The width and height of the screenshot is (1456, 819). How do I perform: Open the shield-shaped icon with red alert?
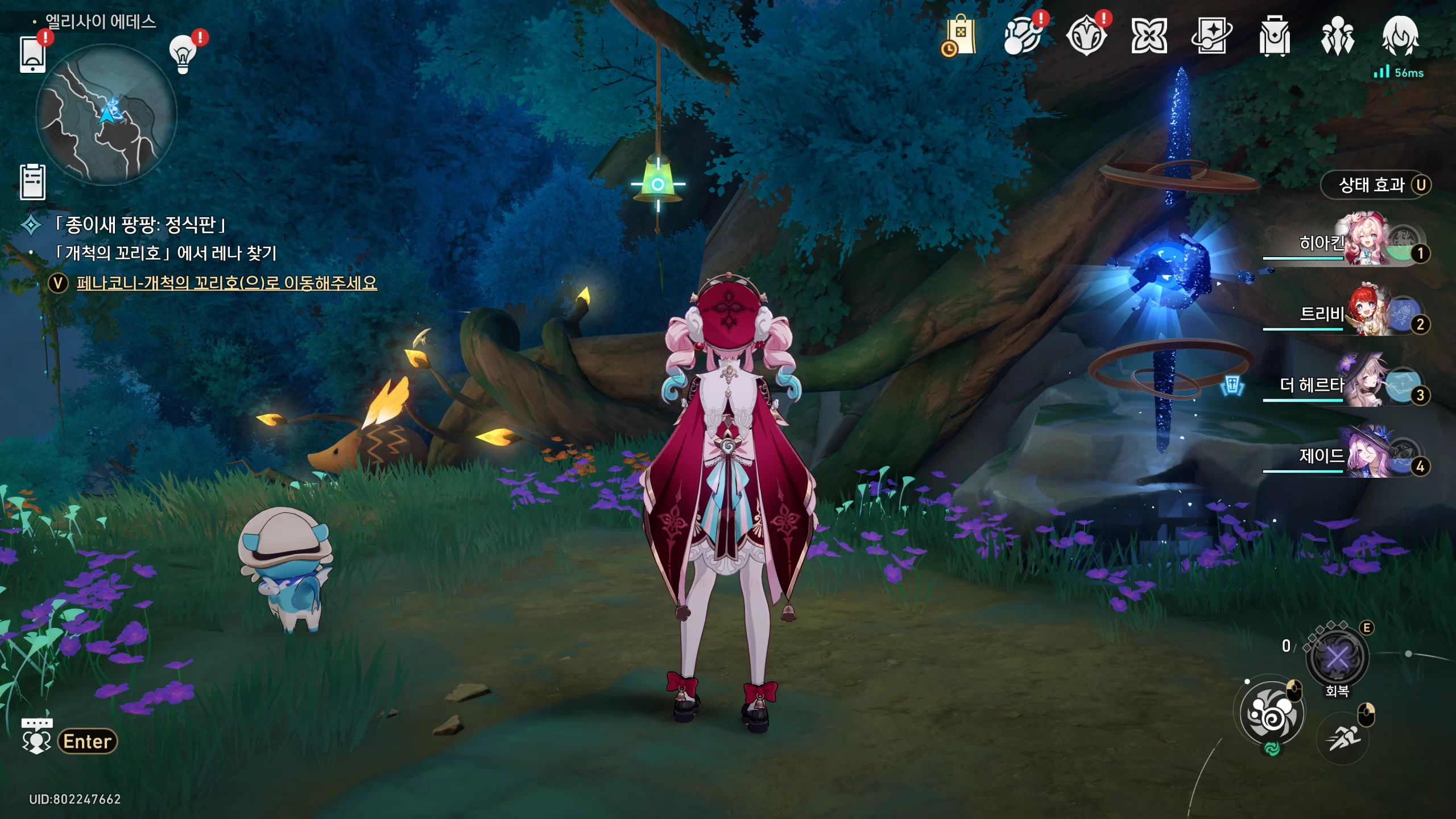(1086, 36)
